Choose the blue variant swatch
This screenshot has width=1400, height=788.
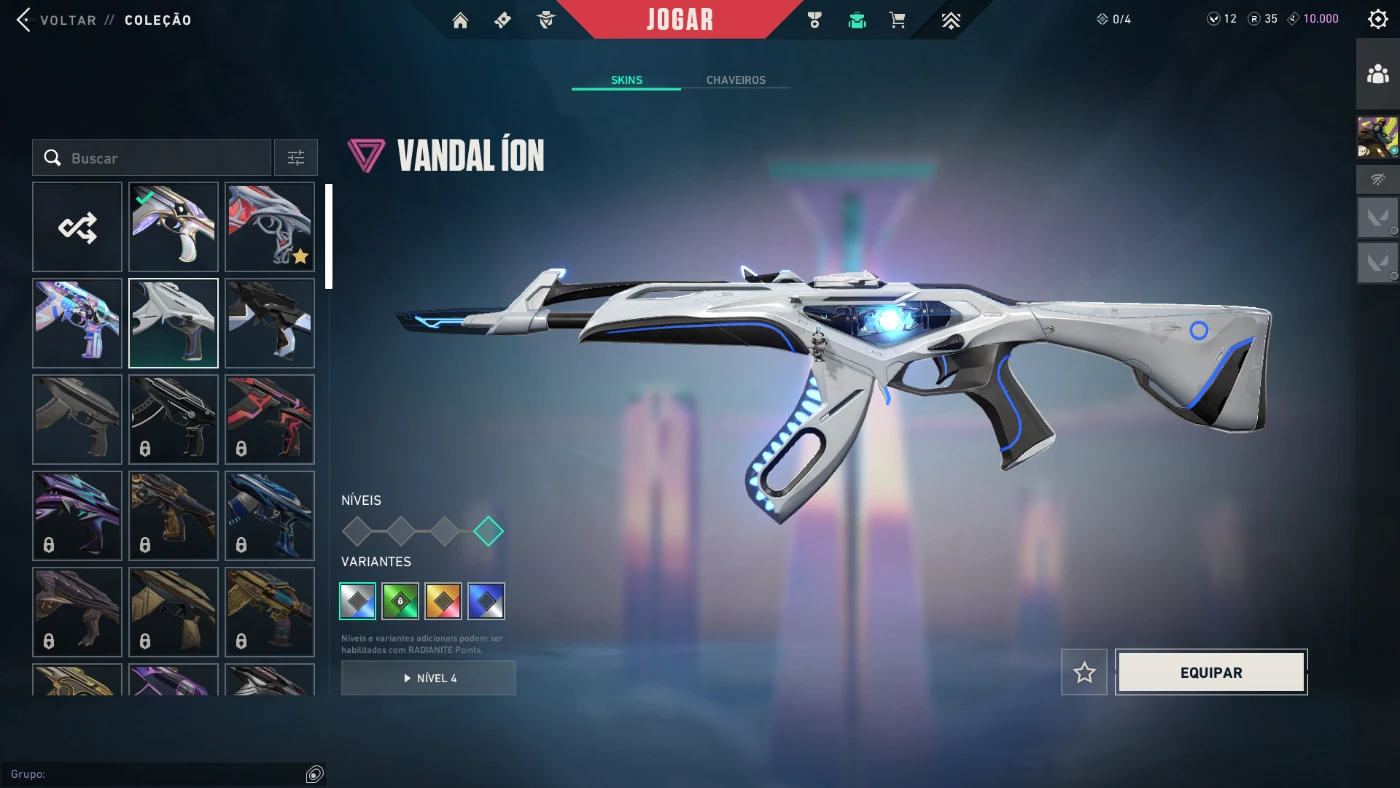486,601
